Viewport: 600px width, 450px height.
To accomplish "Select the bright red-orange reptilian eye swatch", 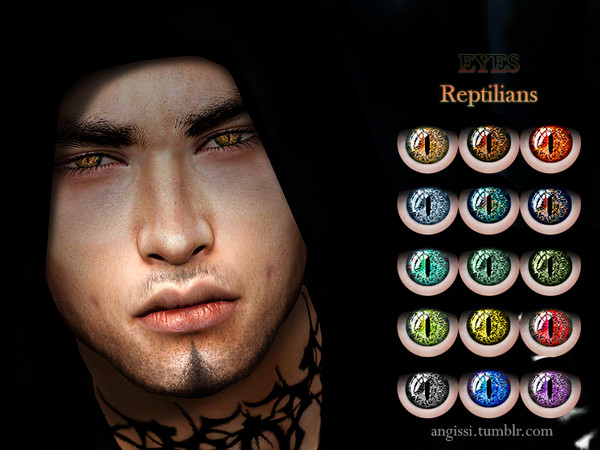I will point(548,144).
